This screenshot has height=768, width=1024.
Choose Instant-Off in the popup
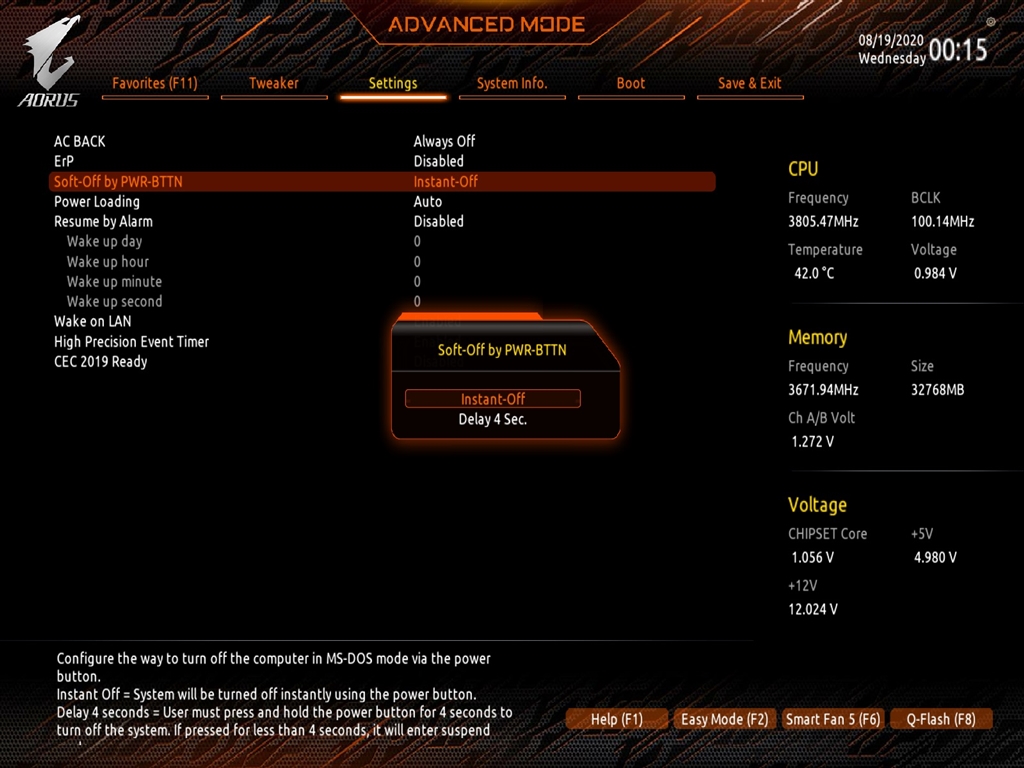coord(493,399)
